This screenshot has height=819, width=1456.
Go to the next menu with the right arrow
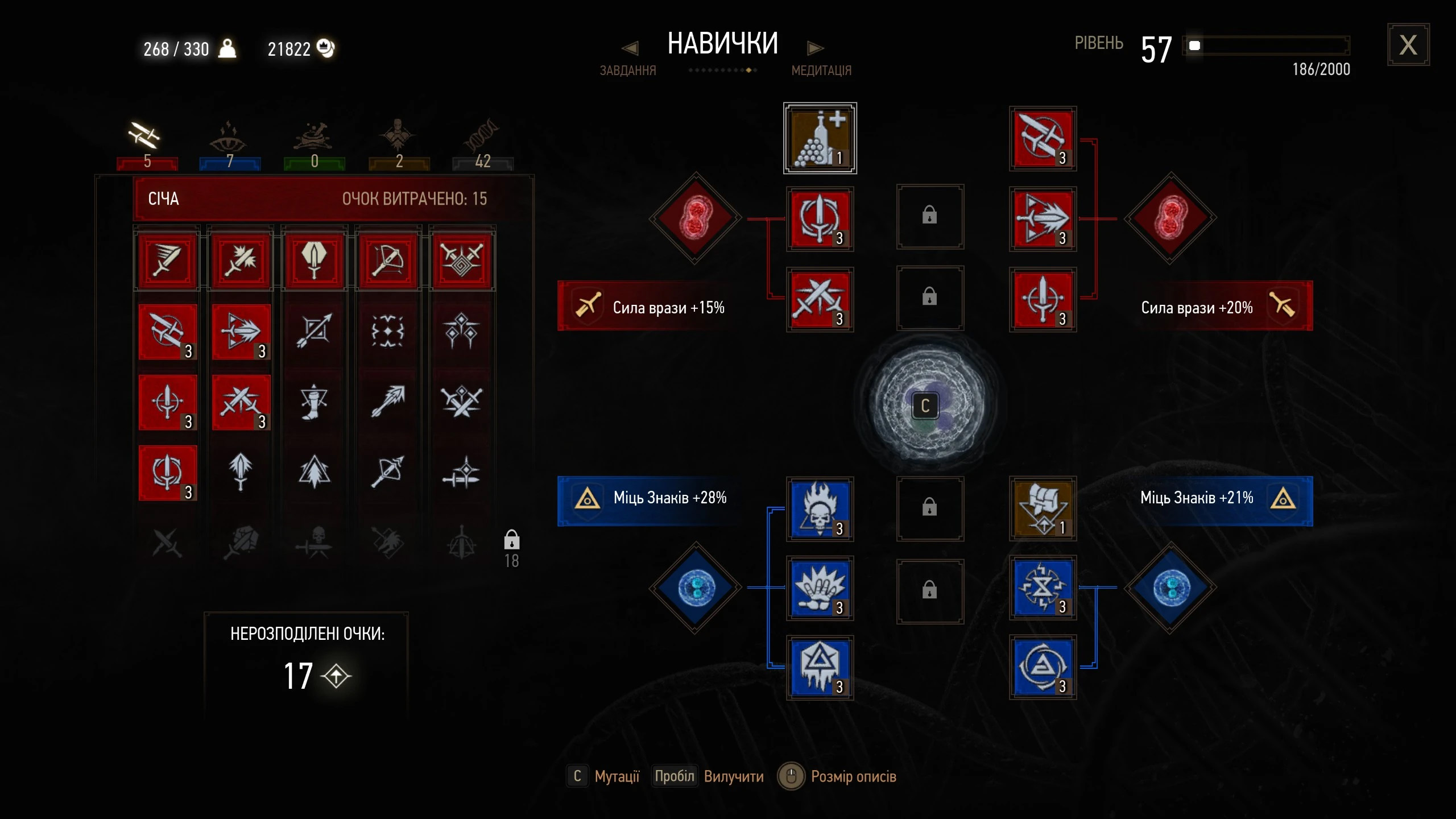pos(815,48)
